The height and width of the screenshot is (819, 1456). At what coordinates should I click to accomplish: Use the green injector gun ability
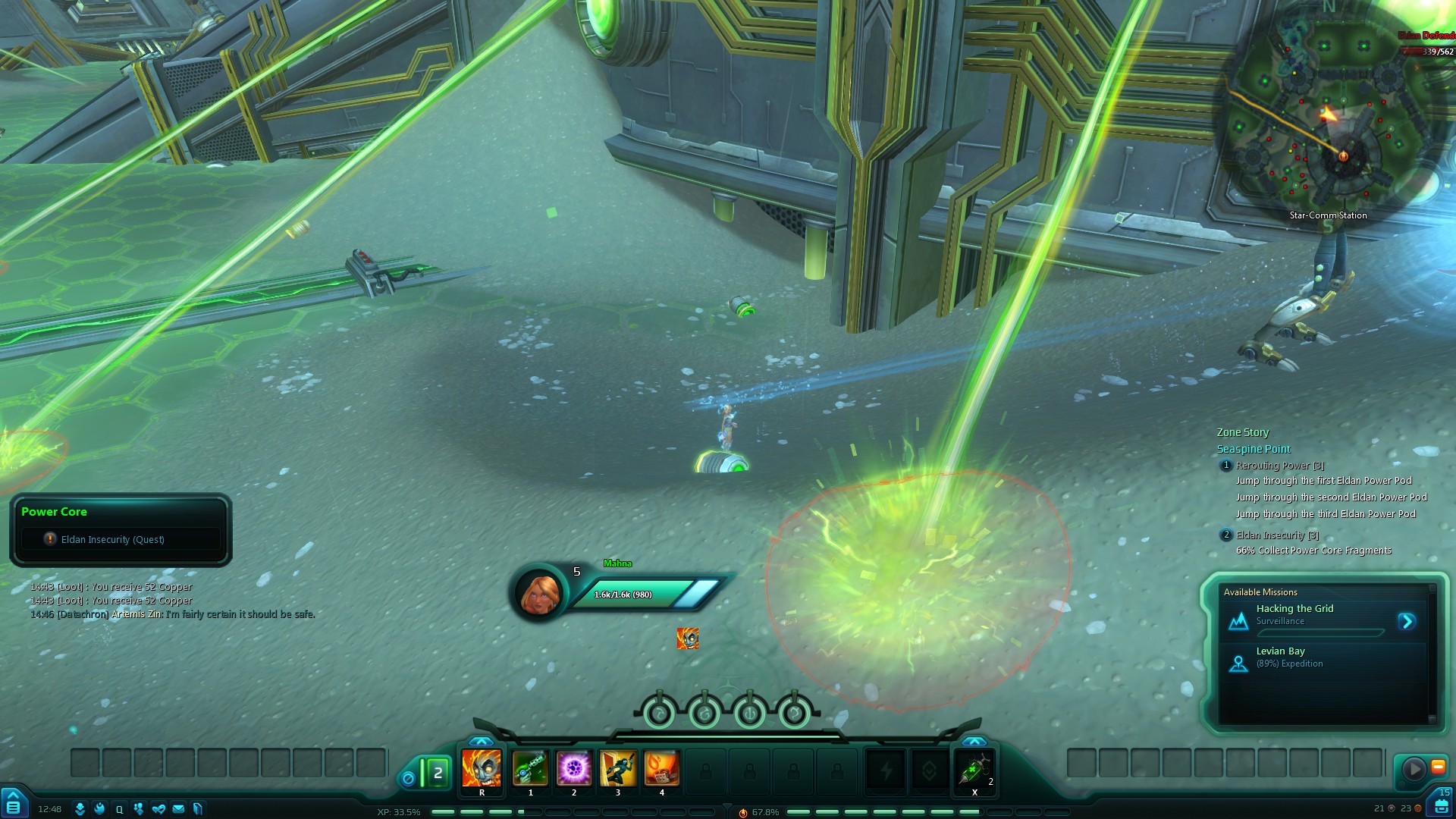coord(530,769)
